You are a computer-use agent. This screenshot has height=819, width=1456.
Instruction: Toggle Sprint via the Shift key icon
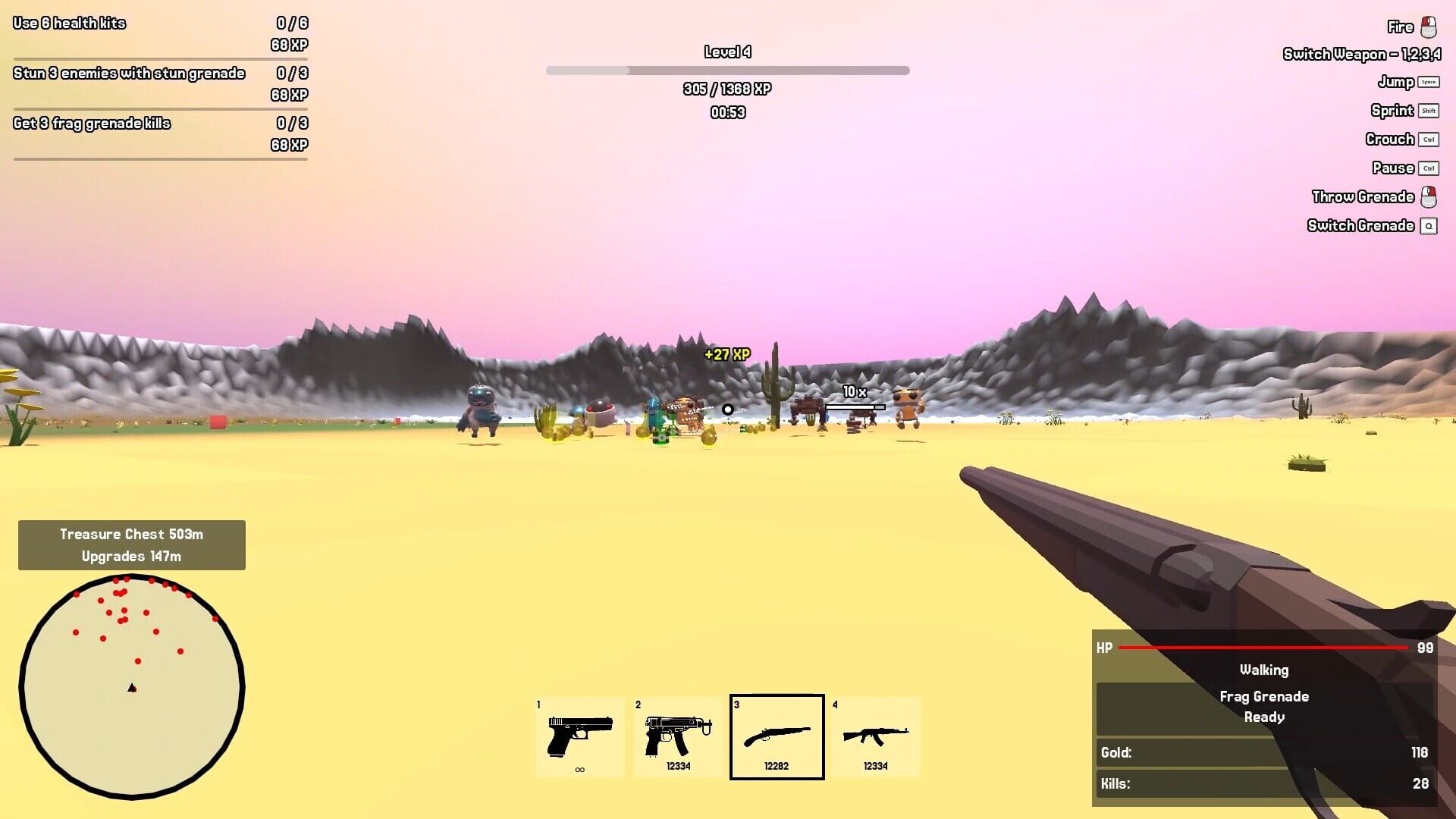[1429, 110]
